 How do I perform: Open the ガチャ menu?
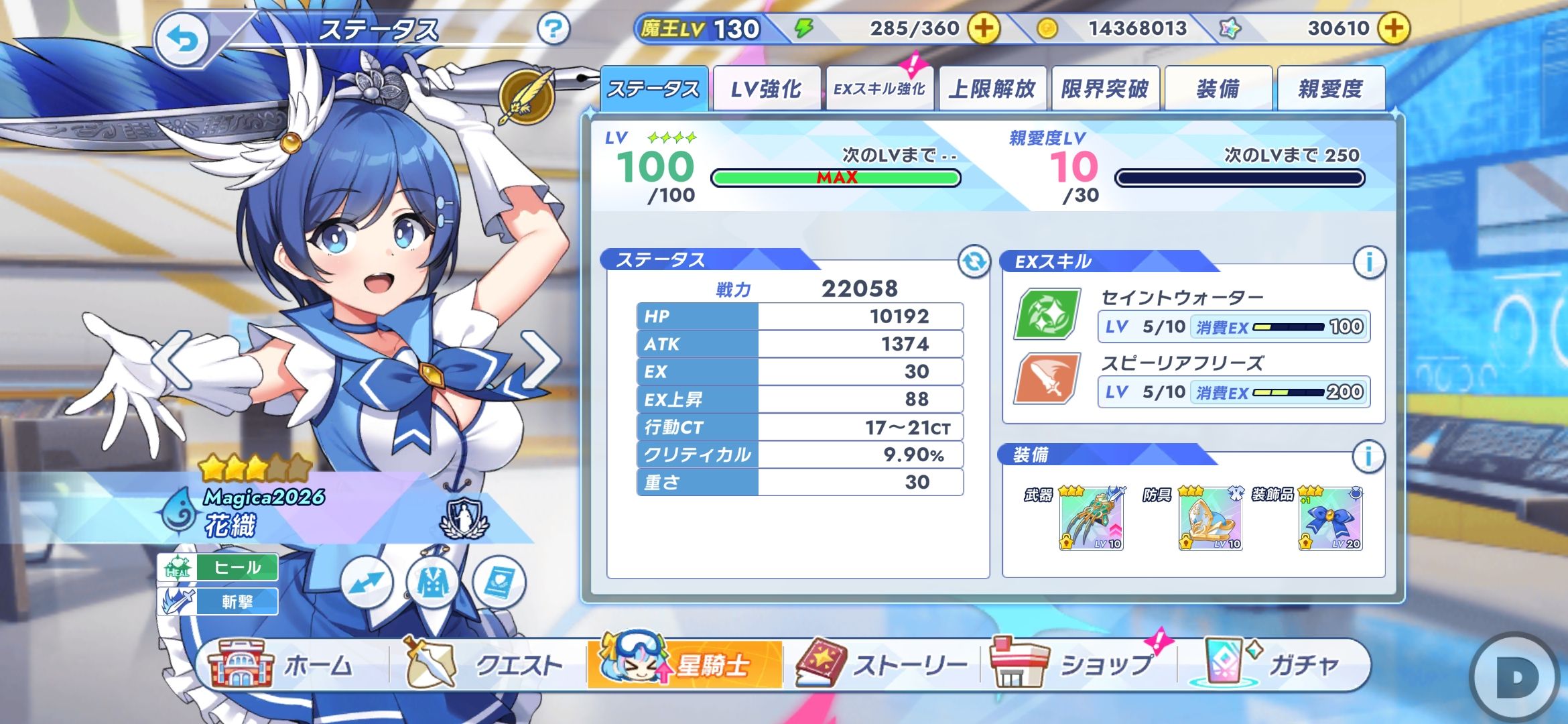click(x=1273, y=665)
